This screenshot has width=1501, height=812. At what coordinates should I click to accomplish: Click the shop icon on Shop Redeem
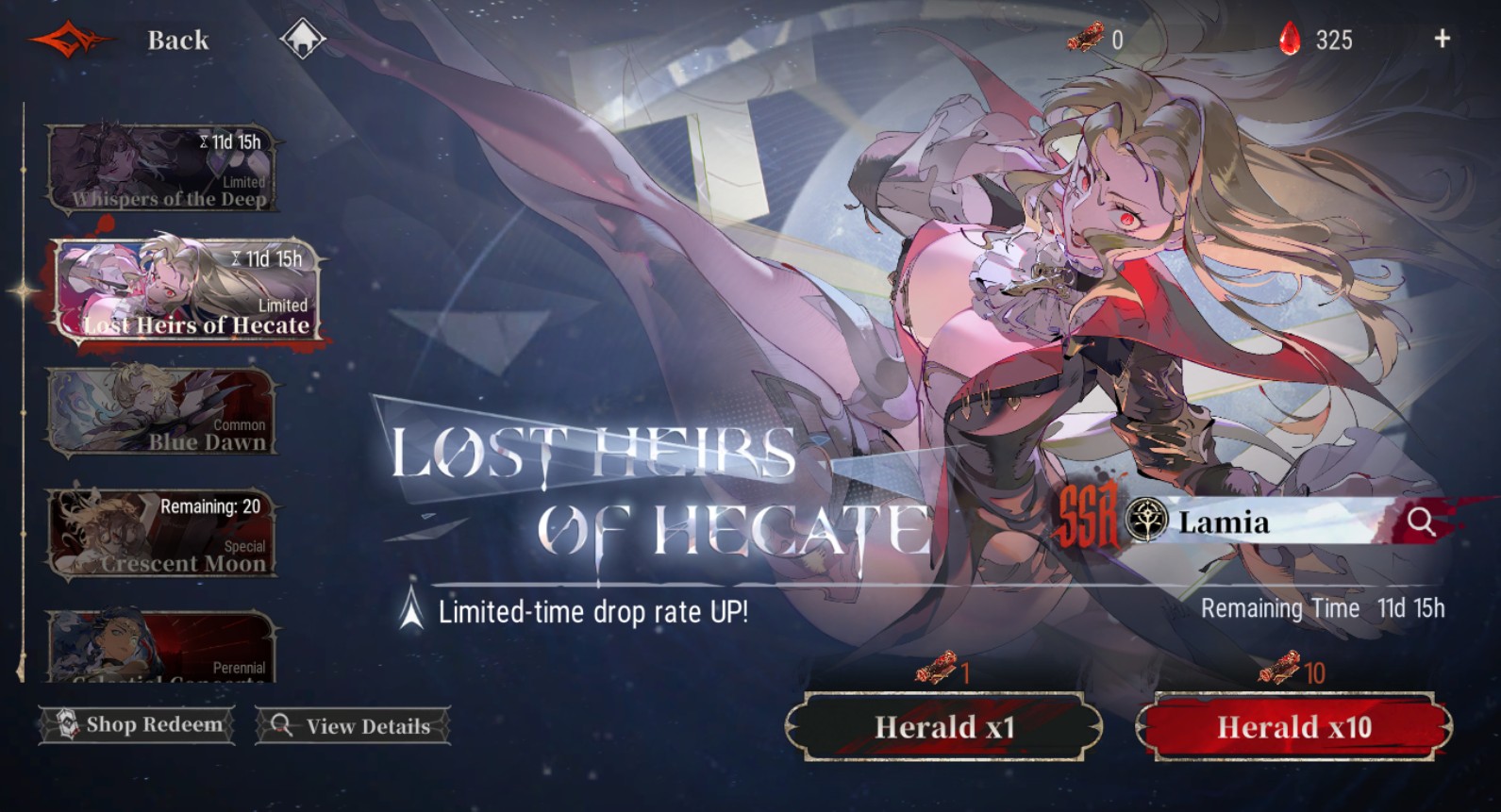click(65, 725)
